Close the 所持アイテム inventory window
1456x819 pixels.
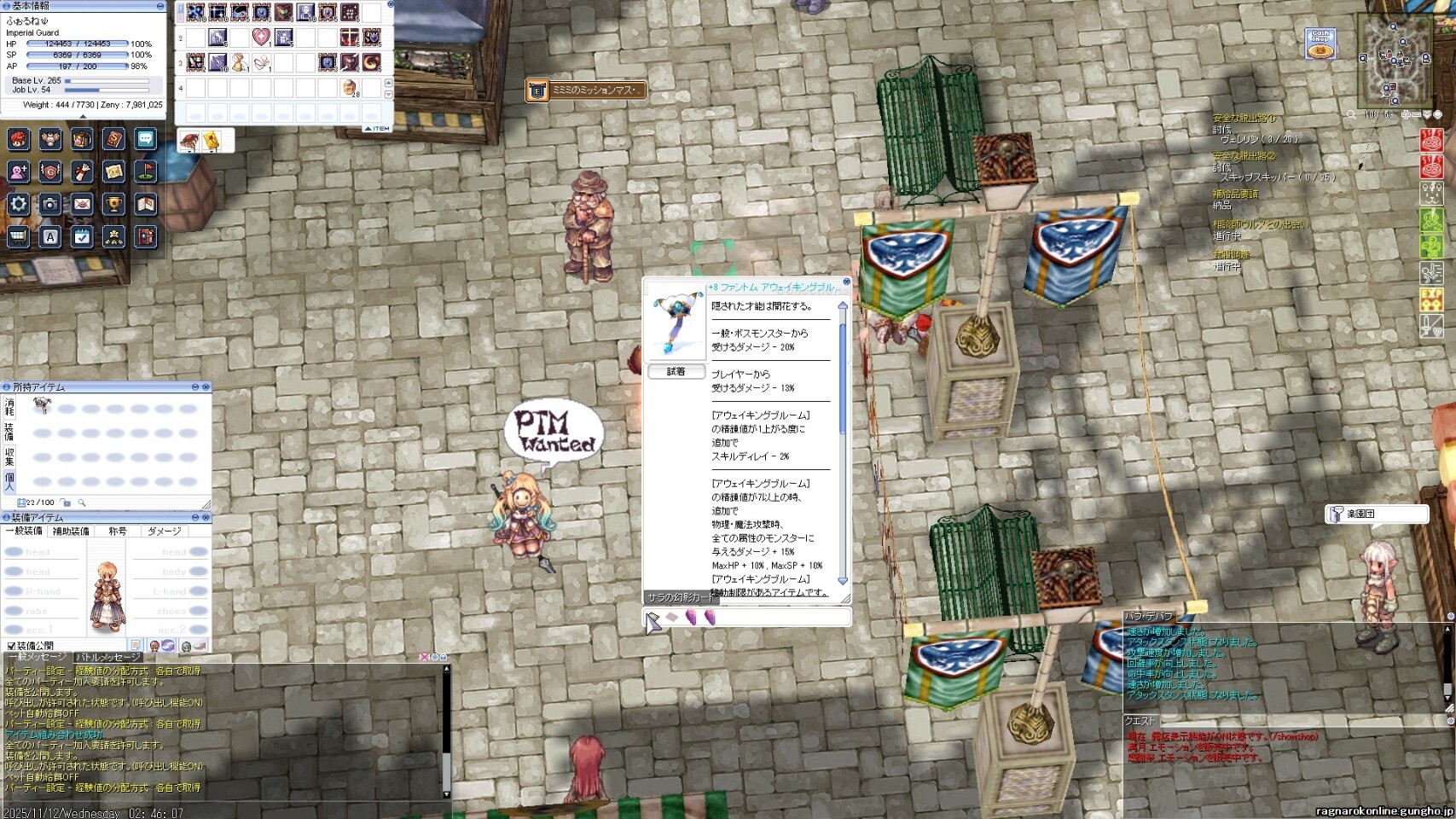(x=206, y=387)
